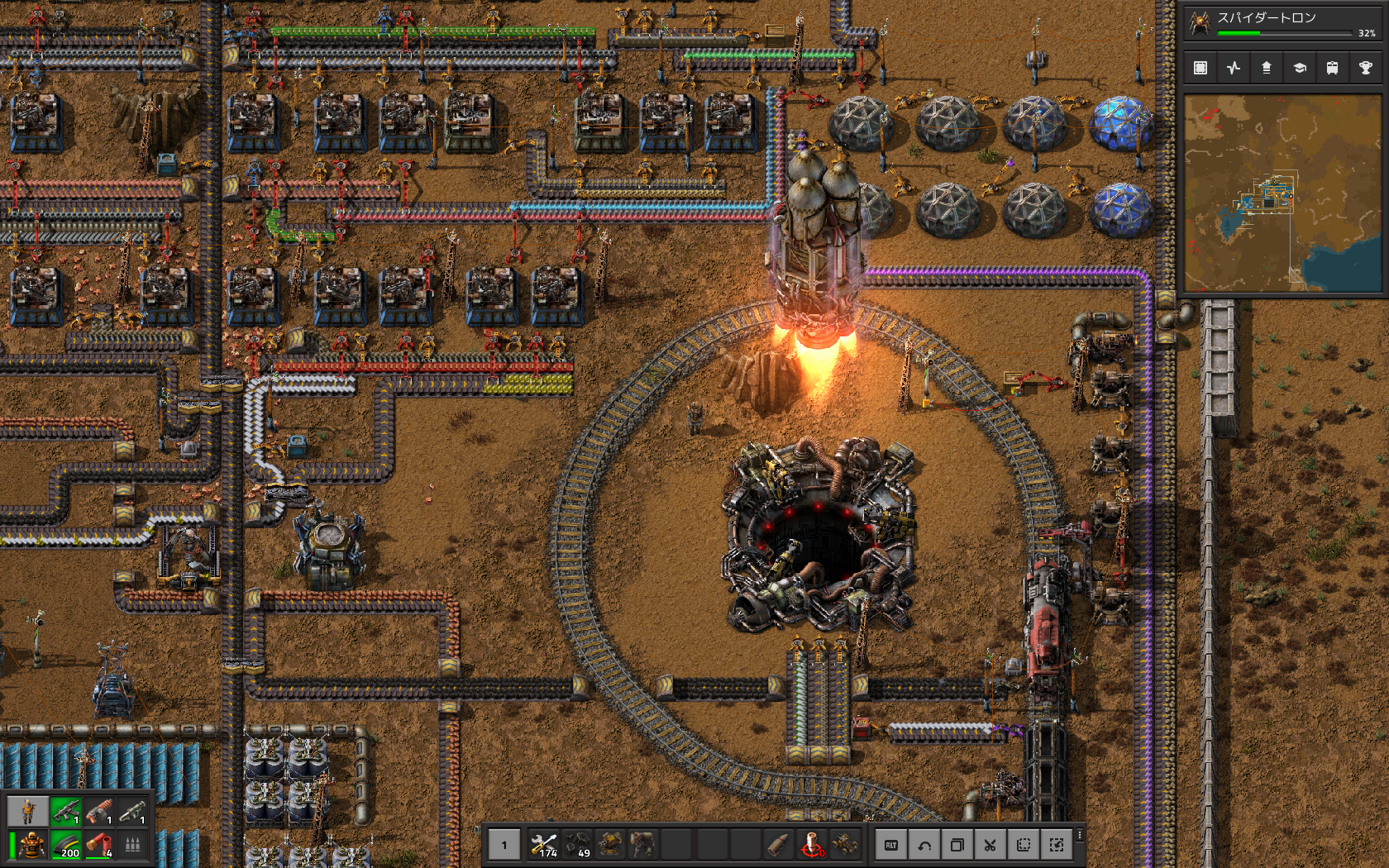This screenshot has width=1389, height=868.
Task: Open achievements with the trophy icon
Action: pyautogui.click(x=1365, y=68)
